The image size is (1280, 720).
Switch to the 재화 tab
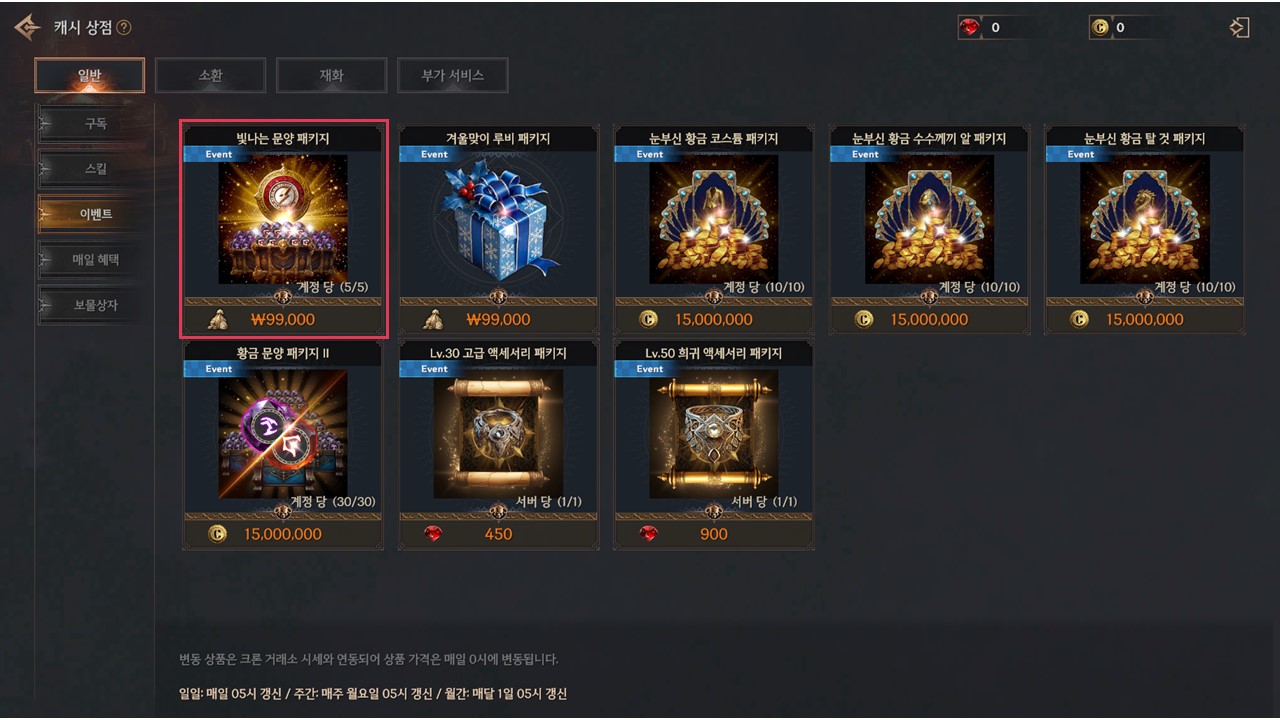tap(331, 75)
